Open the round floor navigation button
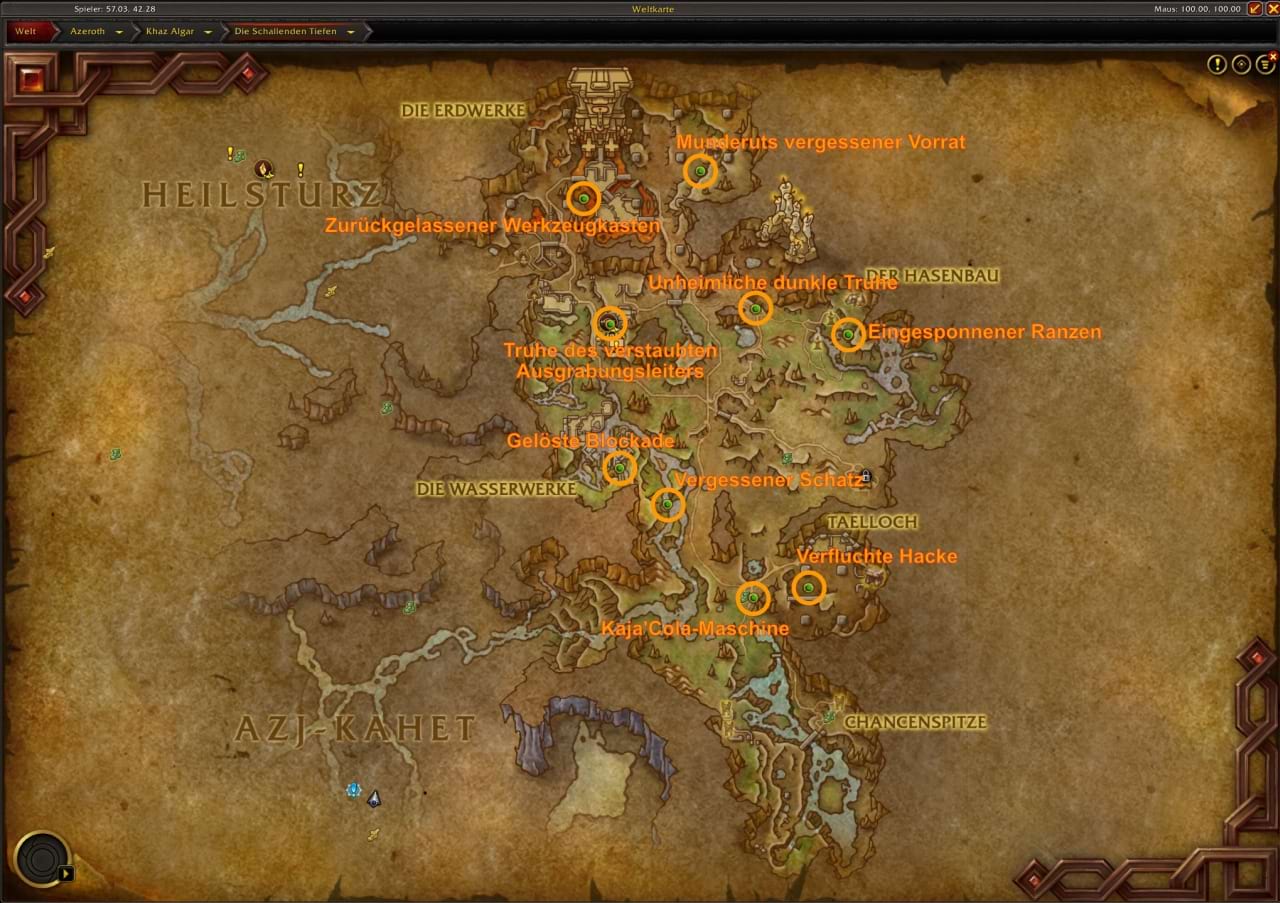Viewport: 1280px width, 903px height. [42, 859]
